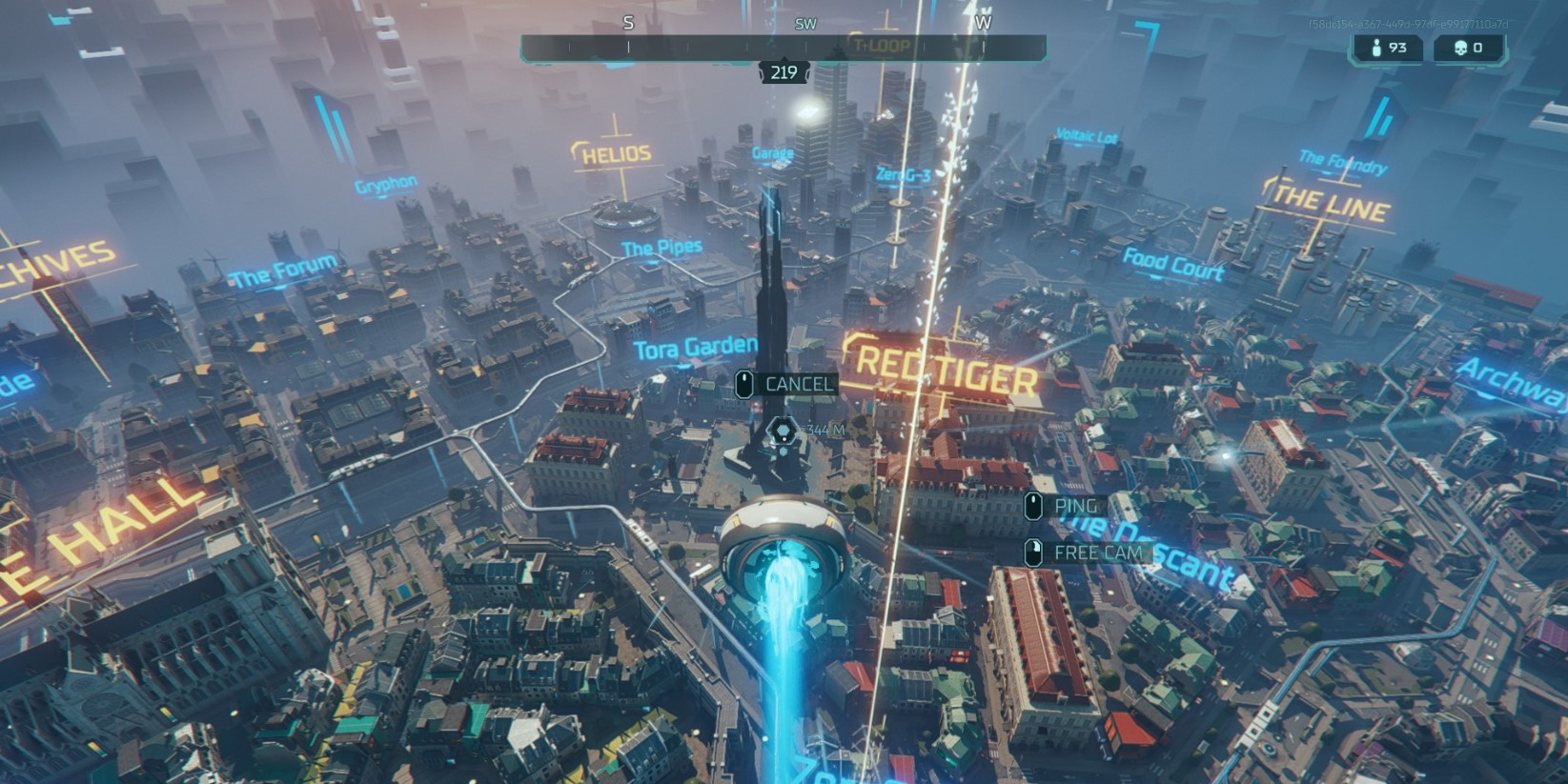Select the hexagonal drop marker showing 344 M

(784, 430)
